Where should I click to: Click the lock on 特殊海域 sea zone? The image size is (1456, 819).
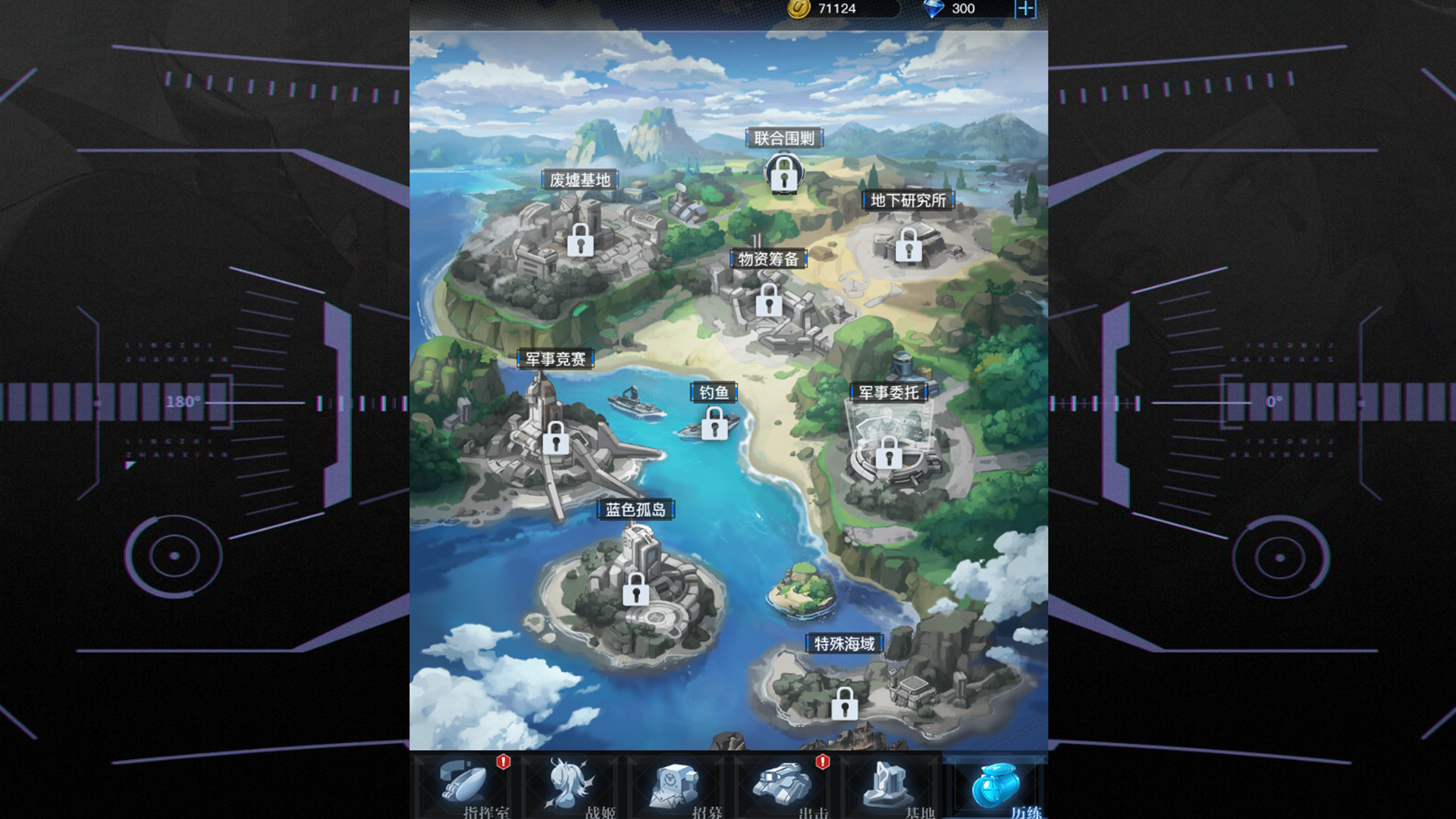point(845,704)
